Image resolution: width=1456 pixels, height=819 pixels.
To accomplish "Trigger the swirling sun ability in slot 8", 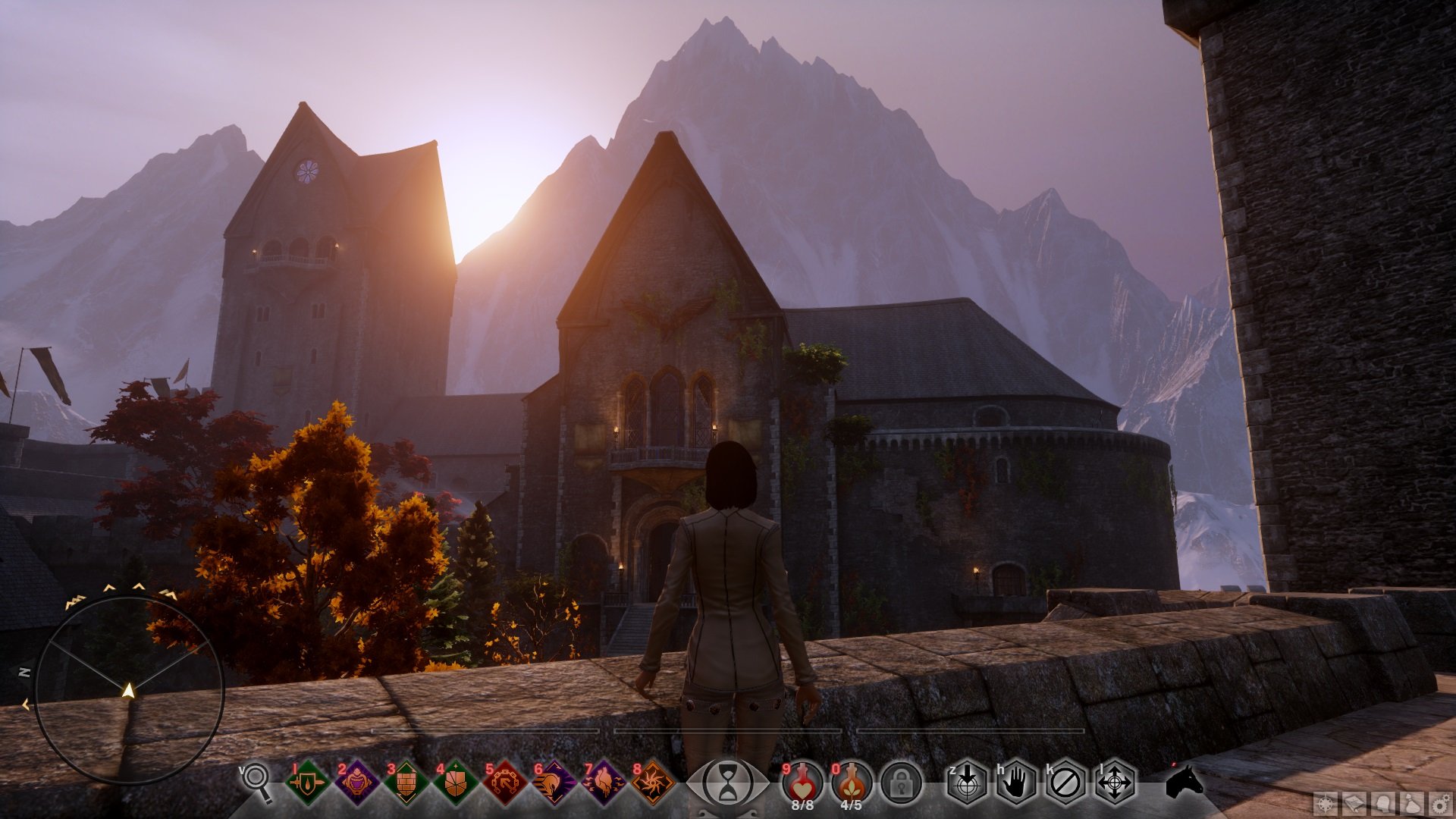I will 653,783.
